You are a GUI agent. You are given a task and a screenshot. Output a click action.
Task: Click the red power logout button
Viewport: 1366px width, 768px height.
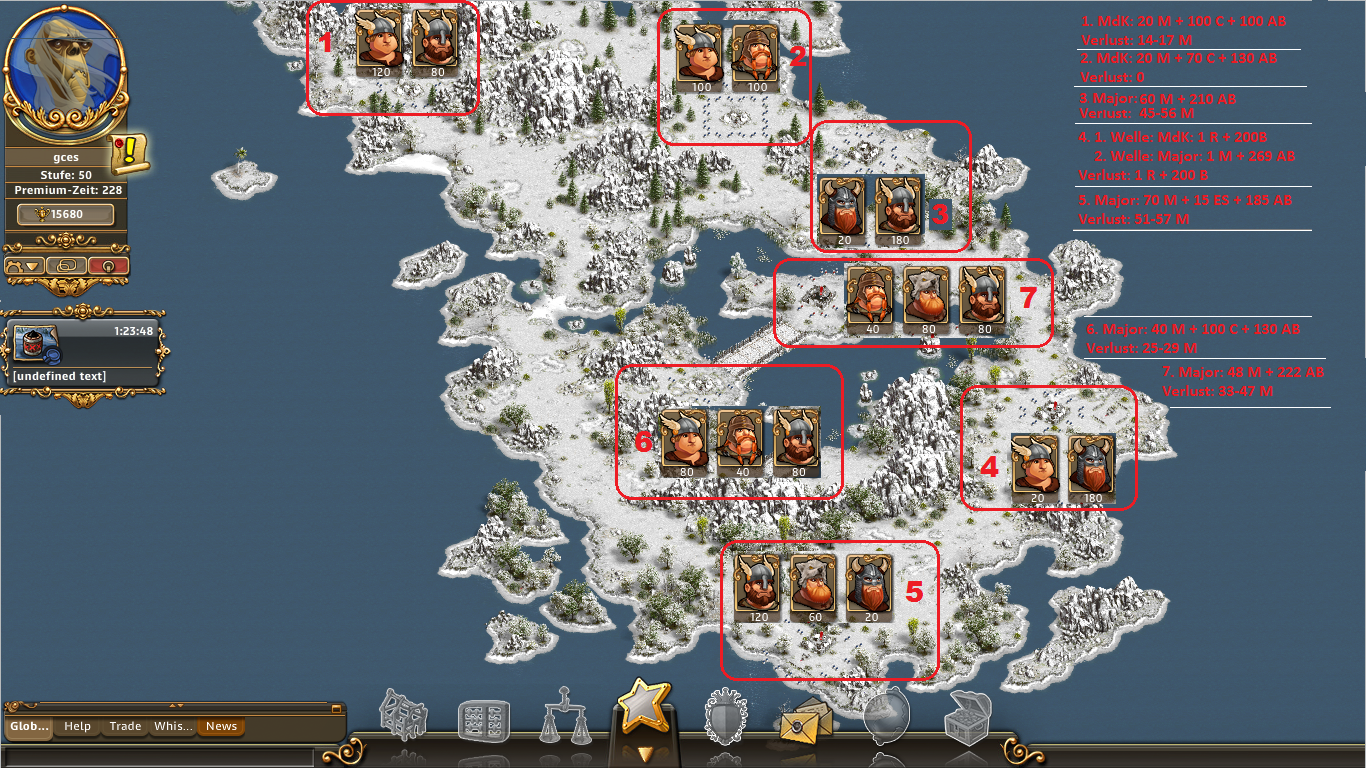(x=108, y=266)
